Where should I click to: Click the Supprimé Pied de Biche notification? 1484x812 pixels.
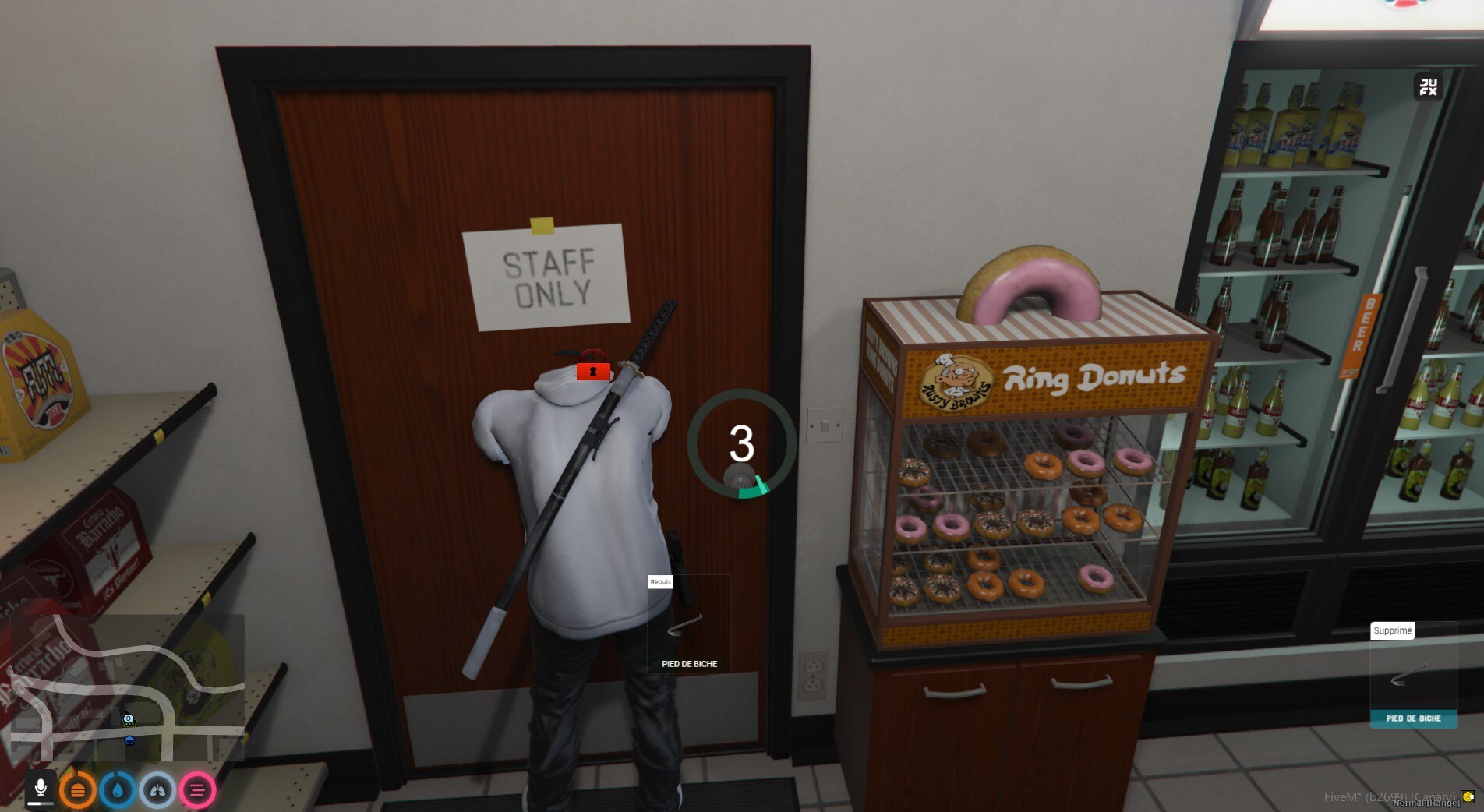[x=1413, y=675]
